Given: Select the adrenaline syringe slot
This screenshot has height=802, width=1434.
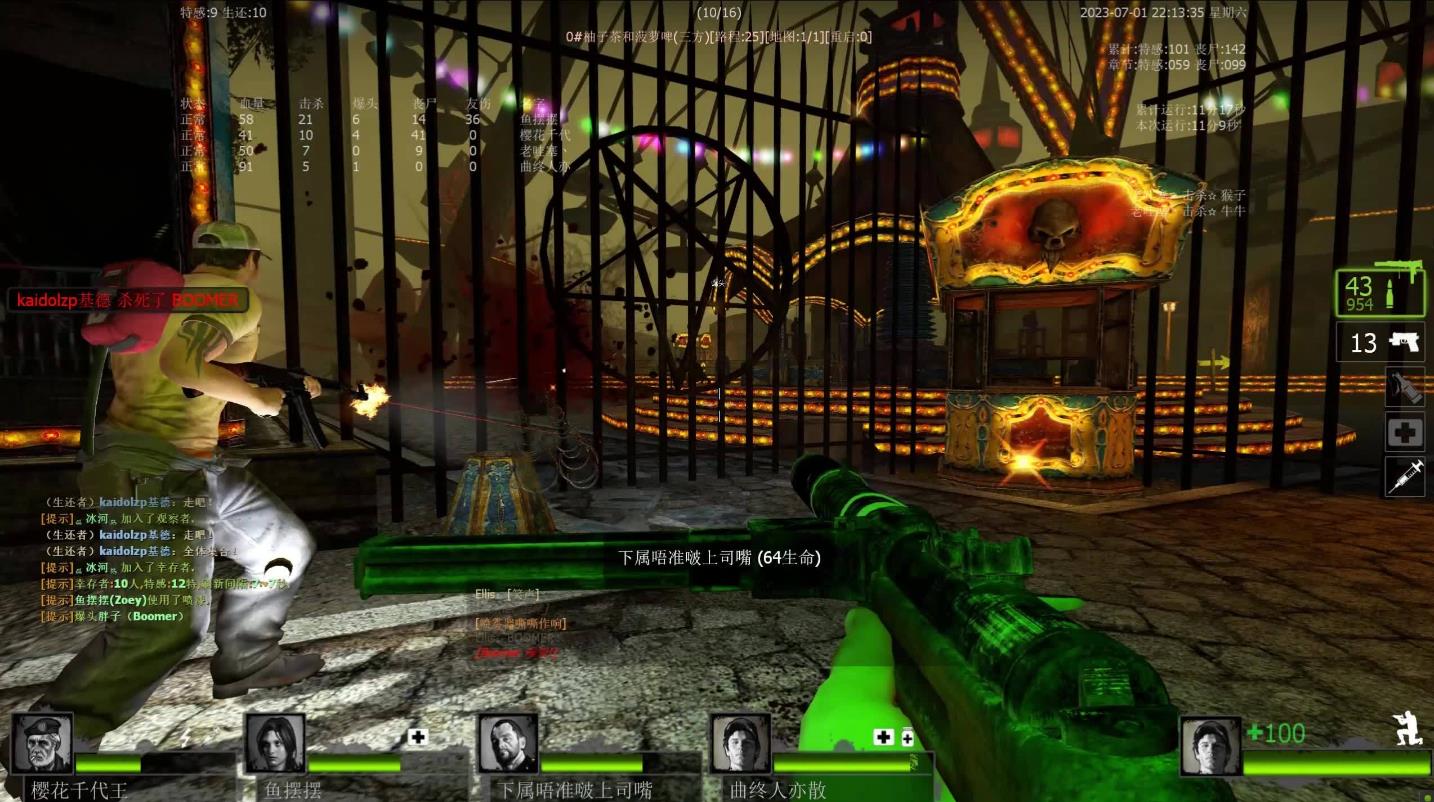Looking at the screenshot, I should coord(1404,477).
